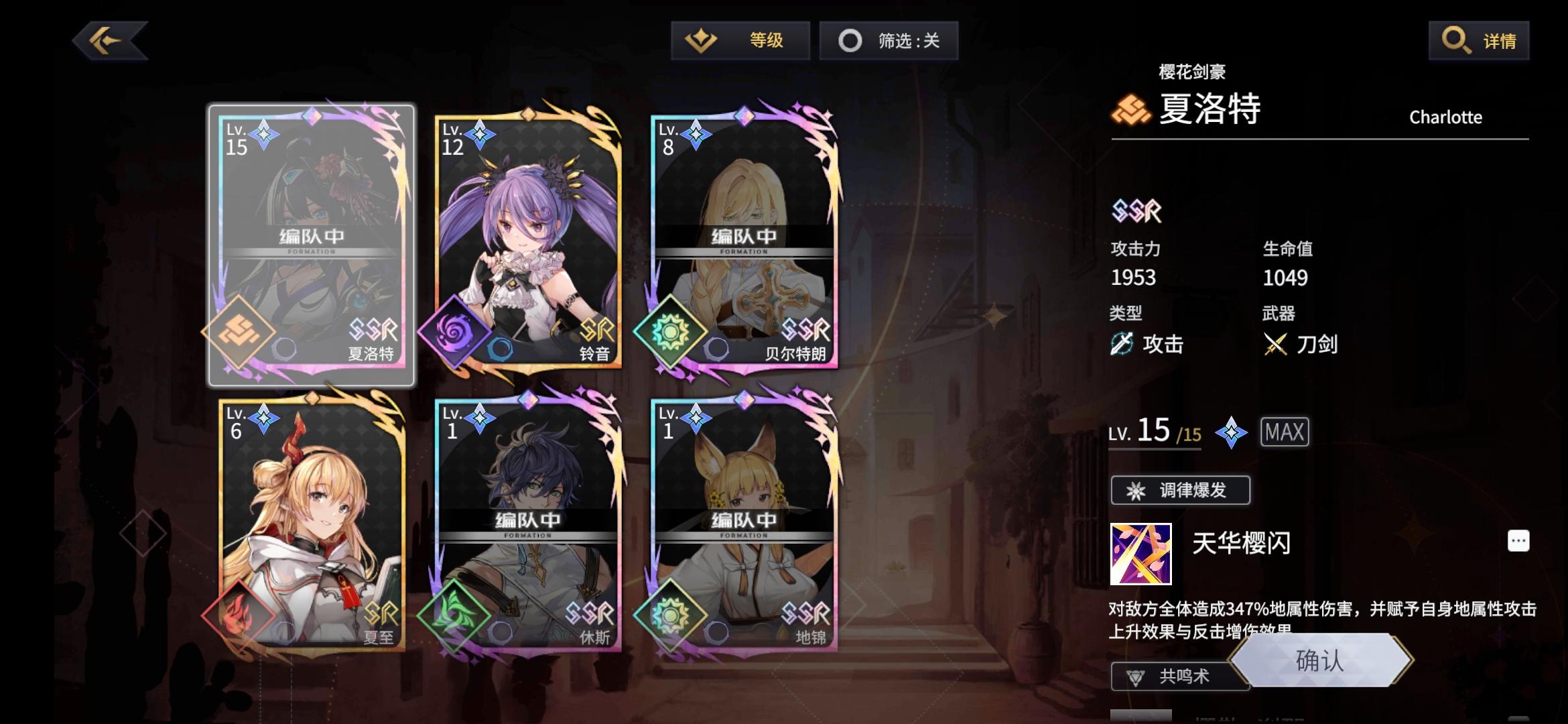Screen dimensions: 1568x724
Task: Click the crossed swords 刀剑 weapon icon
Action: coord(1275,344)
